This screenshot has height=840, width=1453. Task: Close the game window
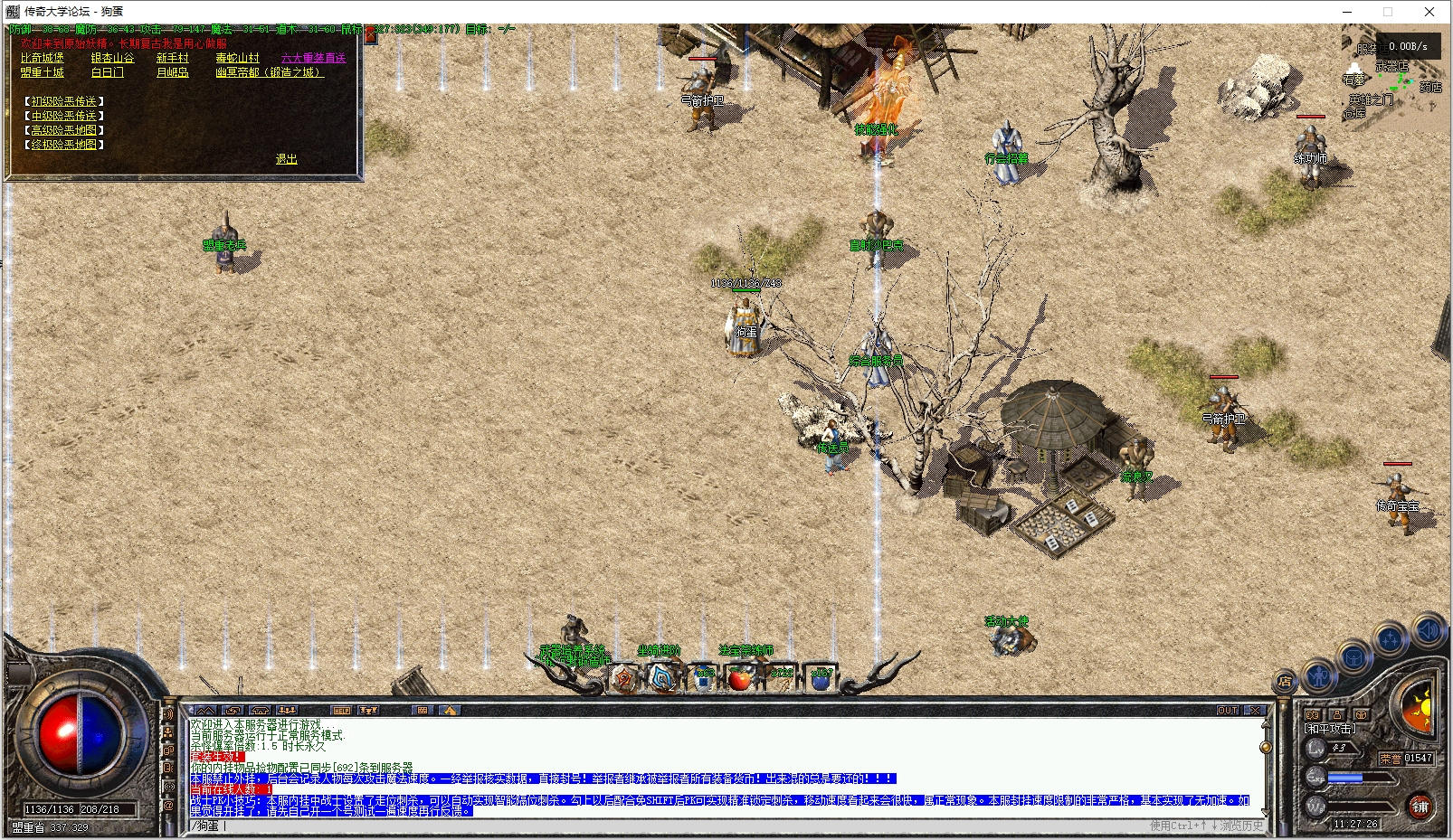[x=1429, y=12]
